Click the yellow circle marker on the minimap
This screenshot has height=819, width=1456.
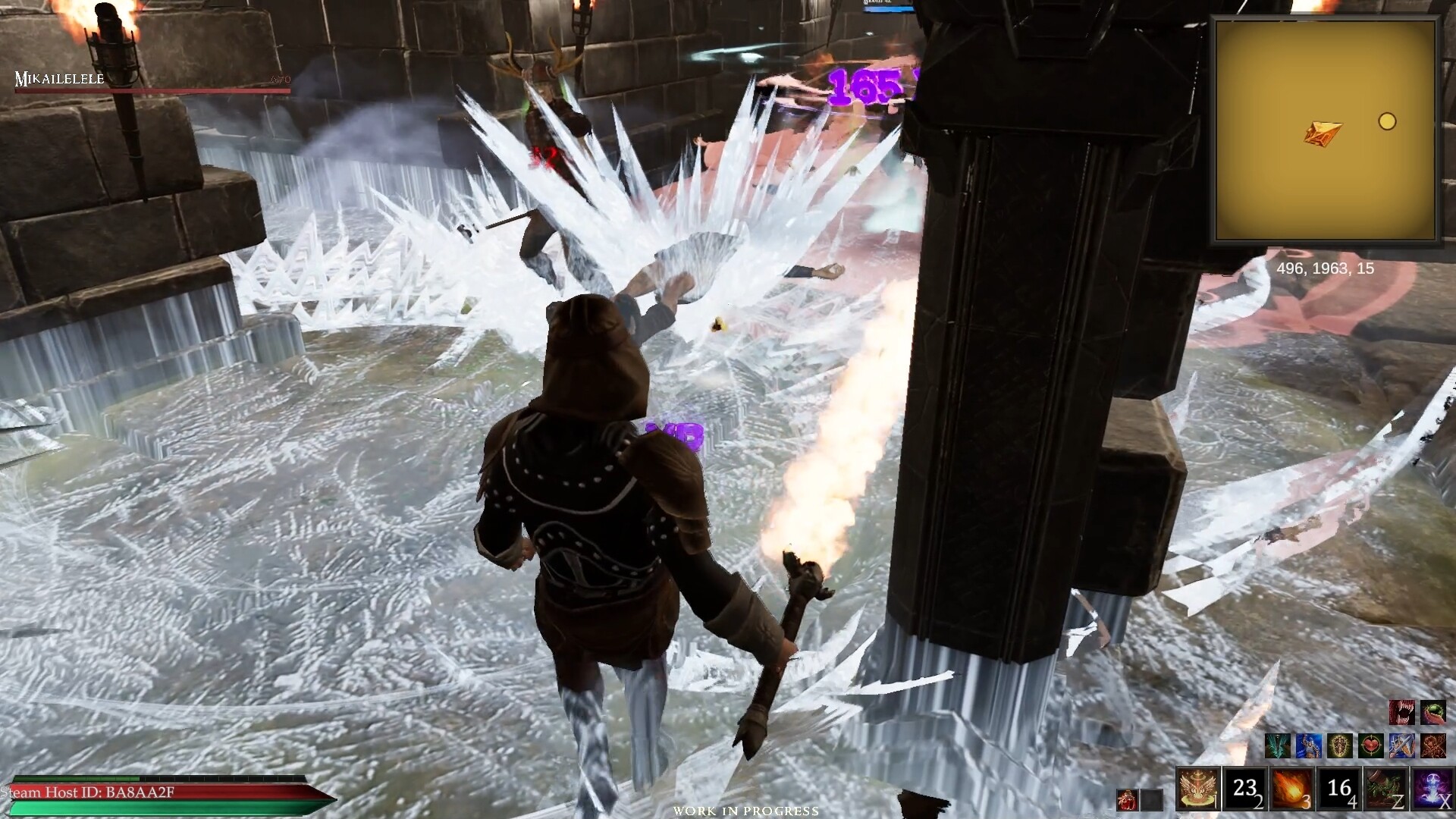click(x=1389, y=122)
